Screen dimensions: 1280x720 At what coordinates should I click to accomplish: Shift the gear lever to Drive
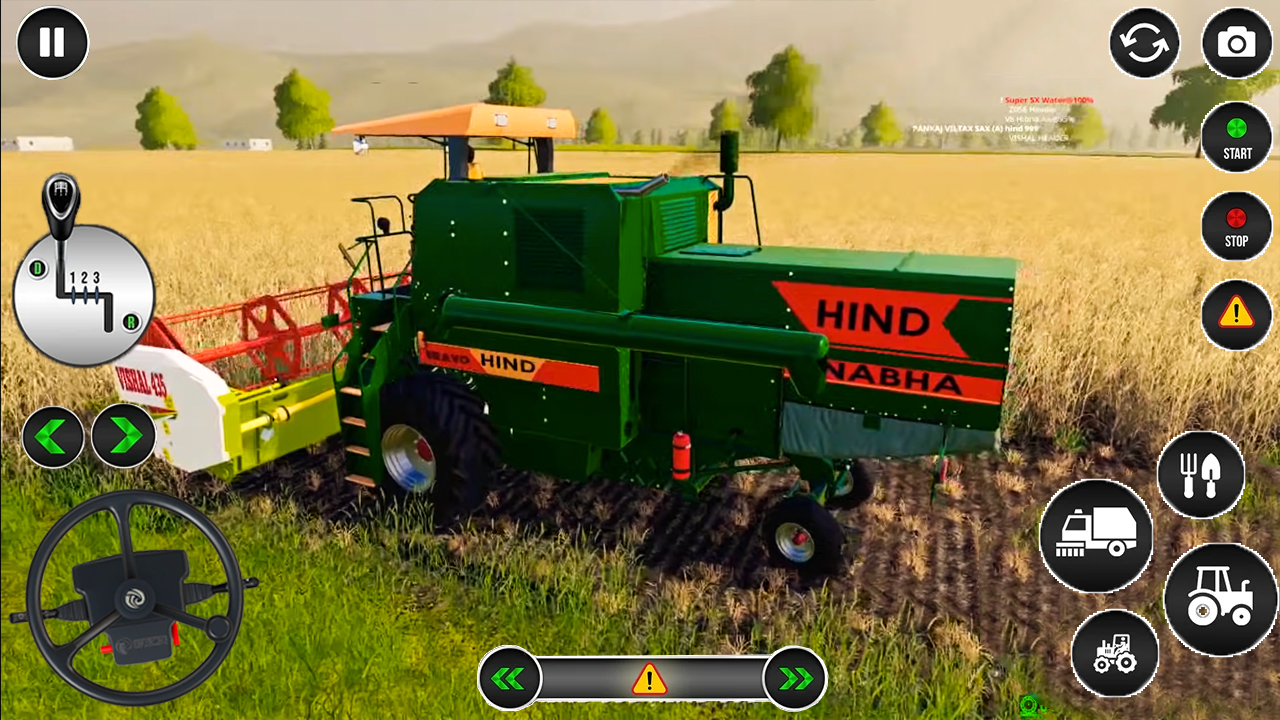(x=36, y=268)
